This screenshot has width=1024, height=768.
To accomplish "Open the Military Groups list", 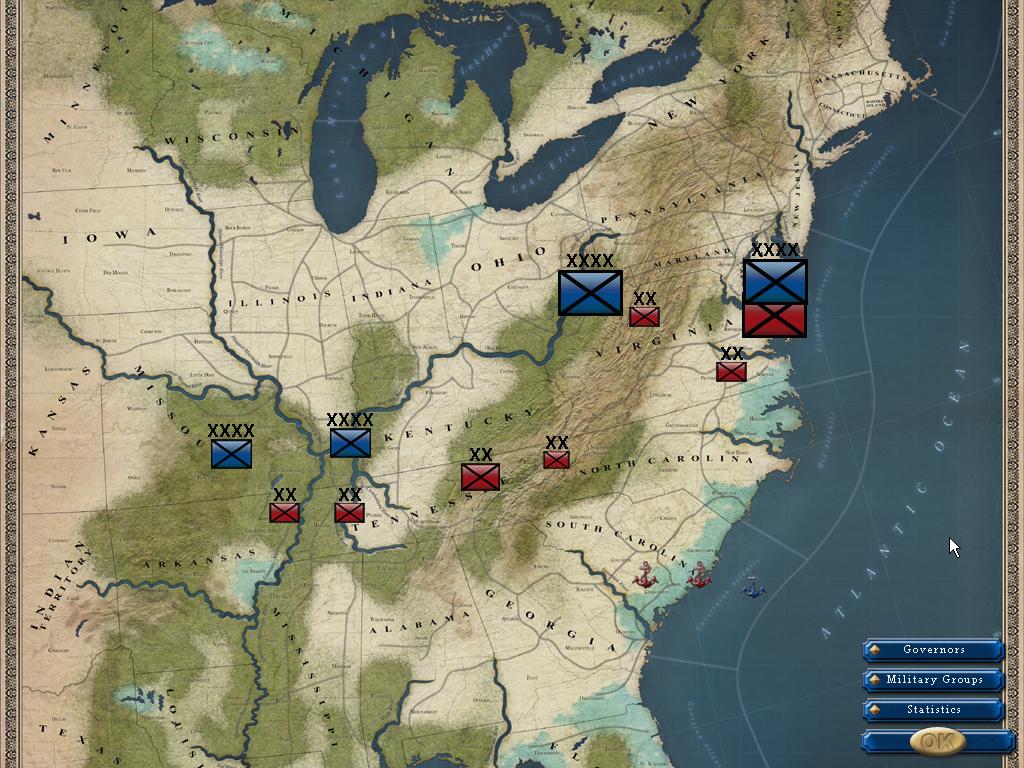I will coord(934,680).
